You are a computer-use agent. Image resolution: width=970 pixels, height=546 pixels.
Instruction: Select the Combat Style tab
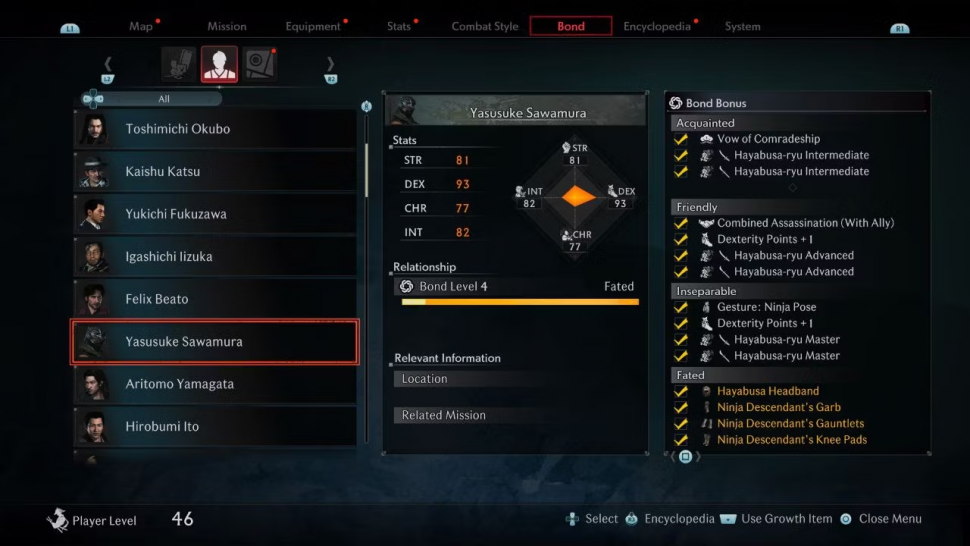pyautogui.click(x=485, y=27)
